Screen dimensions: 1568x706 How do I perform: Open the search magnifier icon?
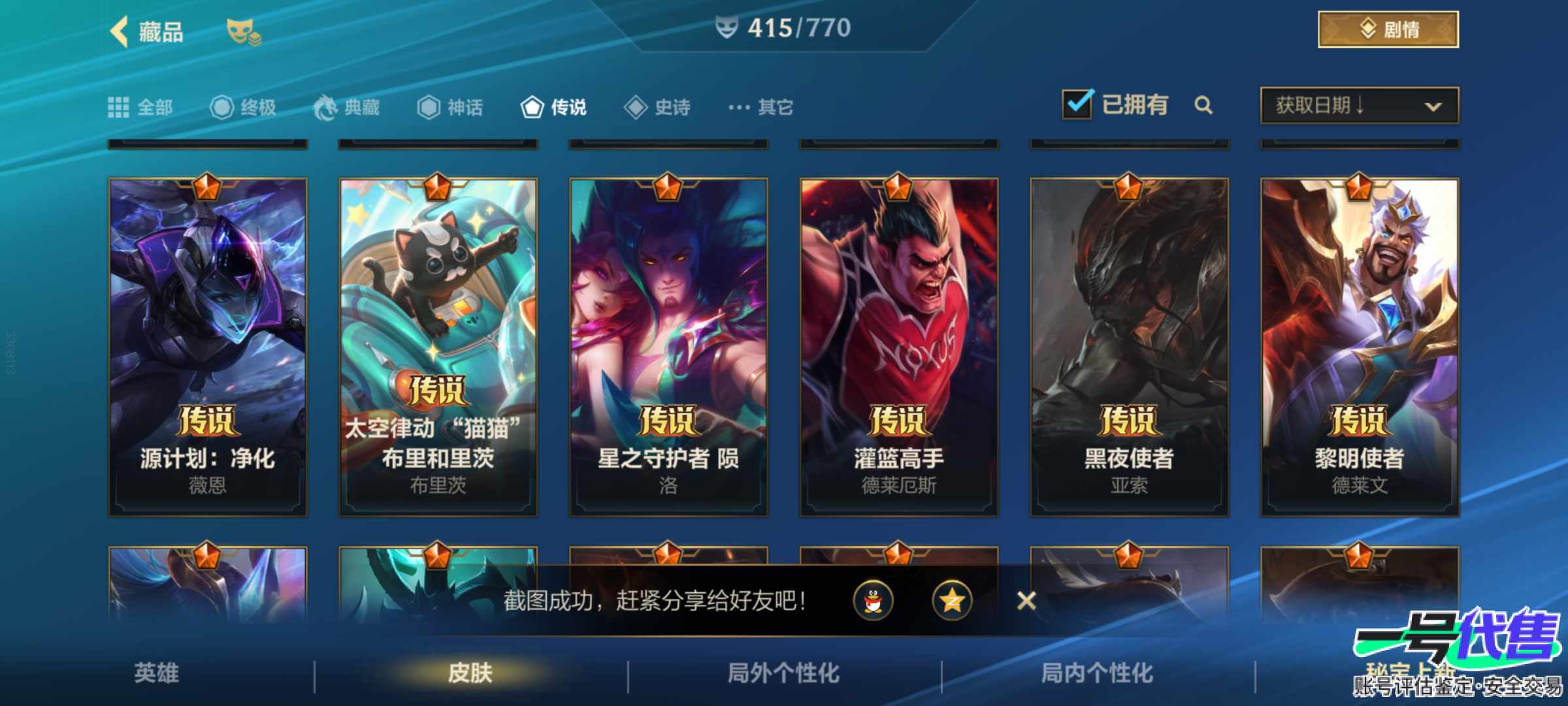coord(1204,105)
